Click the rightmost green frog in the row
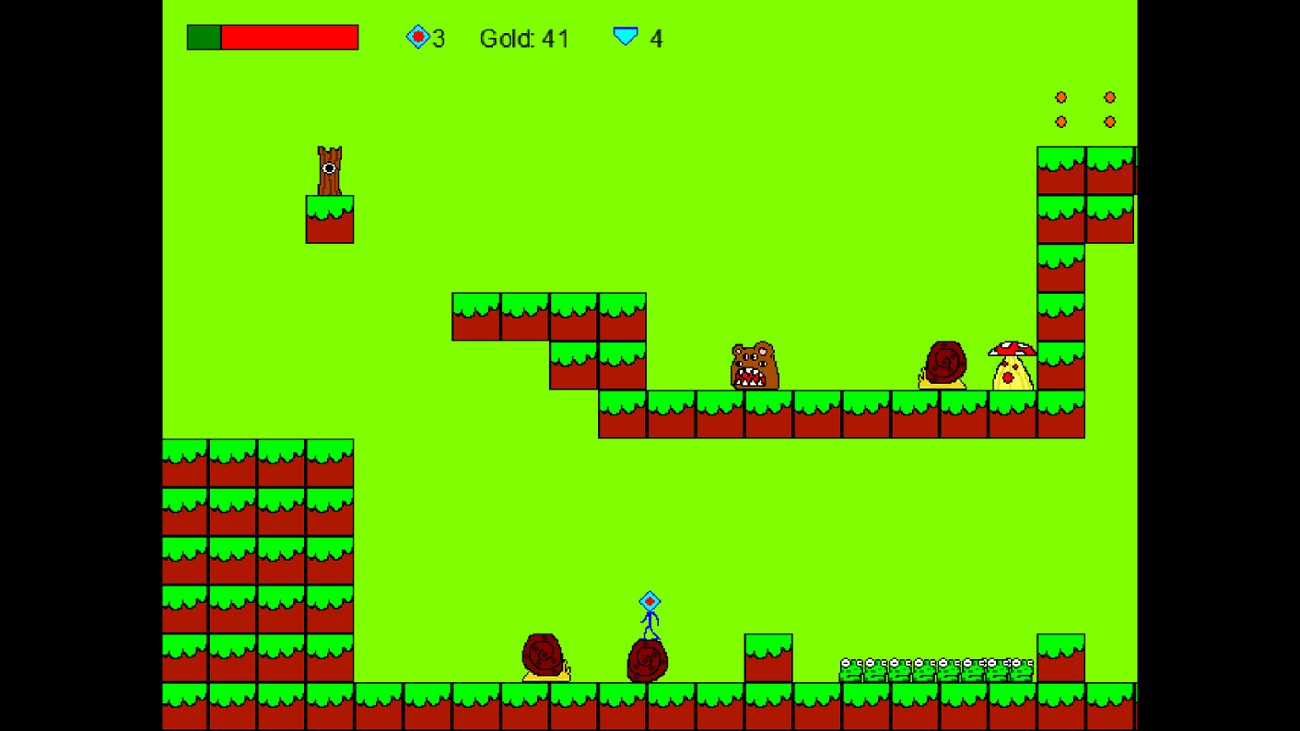The image size is (1300, 731). [x=1022, y=670]
